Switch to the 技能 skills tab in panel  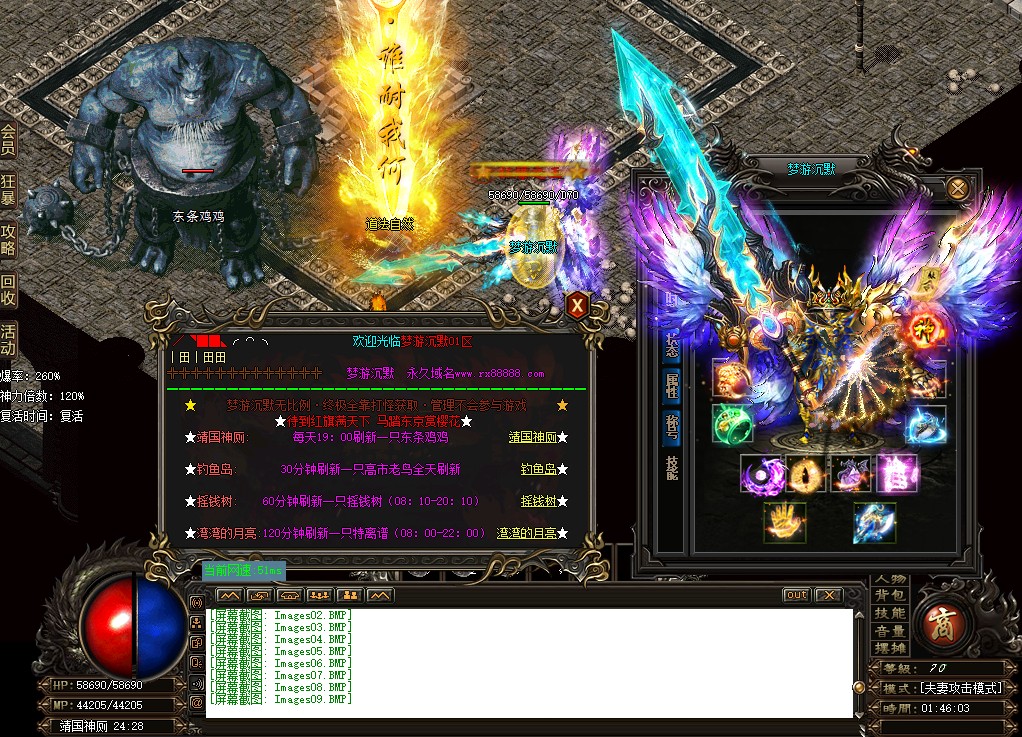click(672, 467)
